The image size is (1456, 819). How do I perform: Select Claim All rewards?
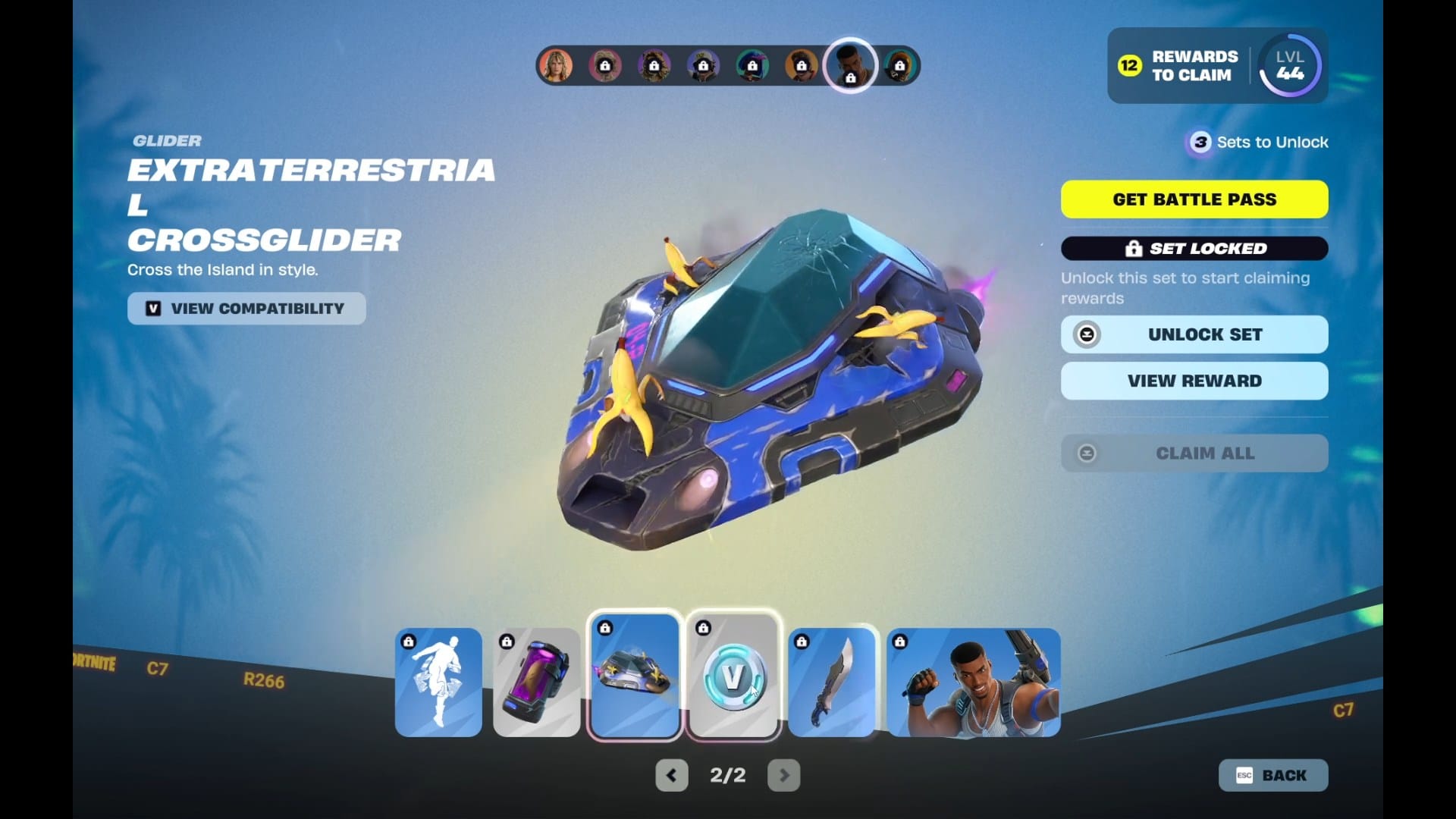click(x=1194, y=453)
